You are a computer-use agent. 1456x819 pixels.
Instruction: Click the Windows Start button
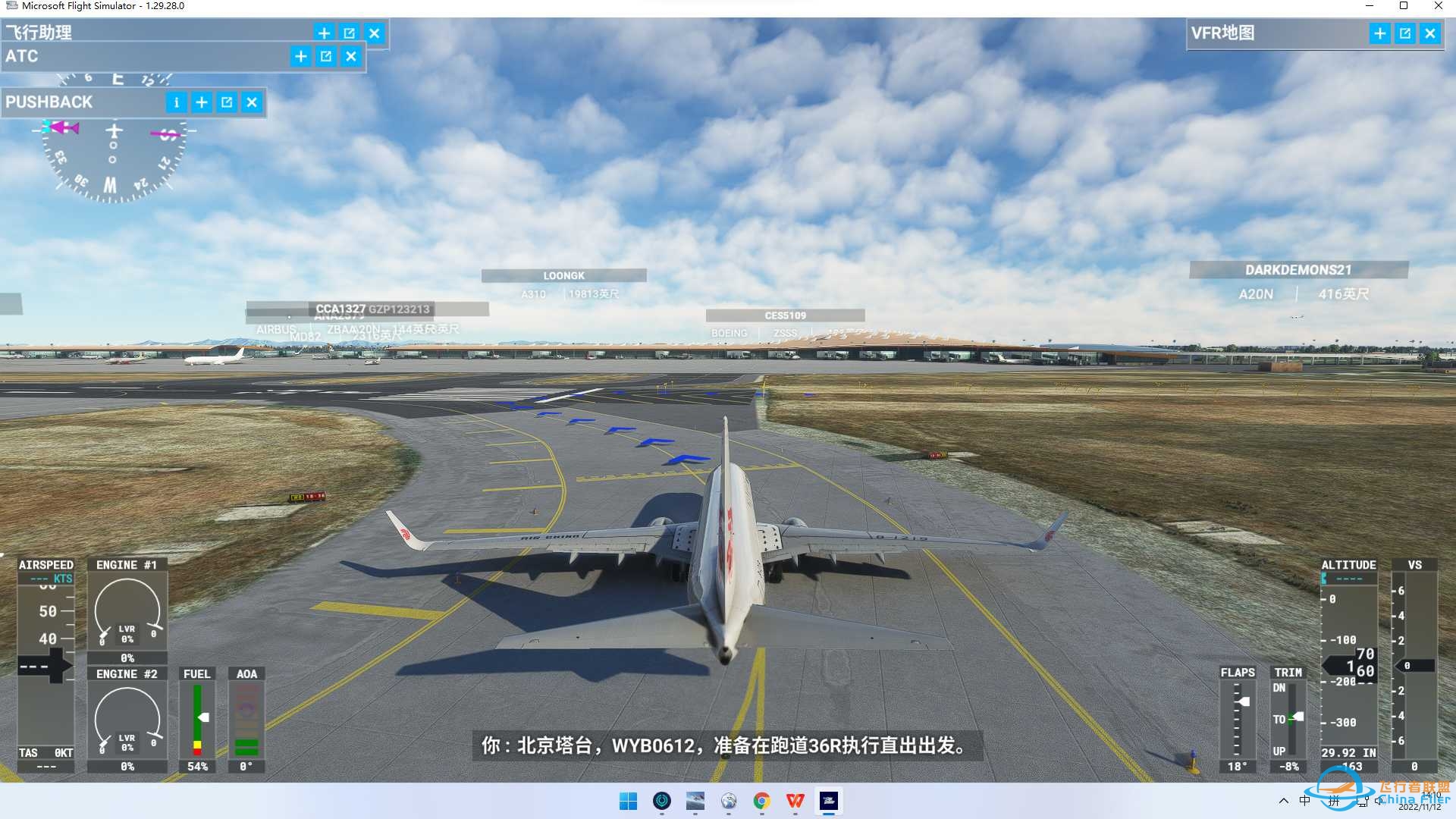click(x=629, y=802)
